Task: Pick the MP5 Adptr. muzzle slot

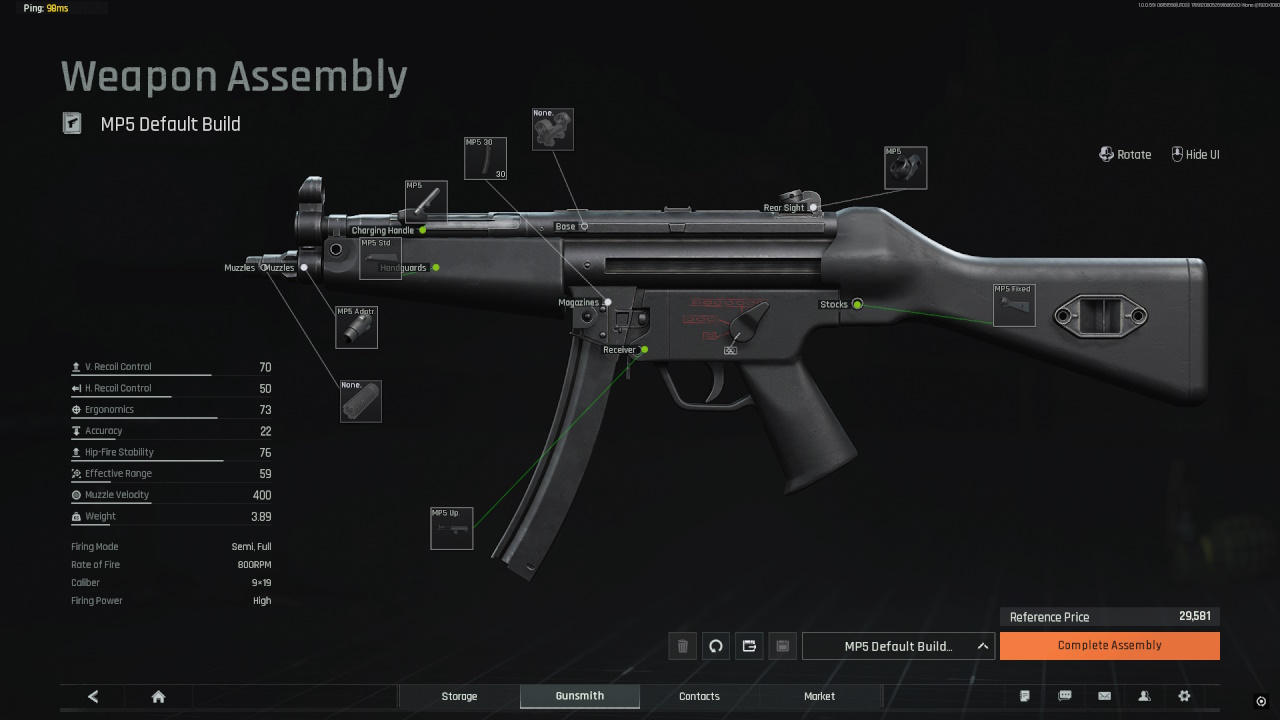Action: tap(356, 327)
